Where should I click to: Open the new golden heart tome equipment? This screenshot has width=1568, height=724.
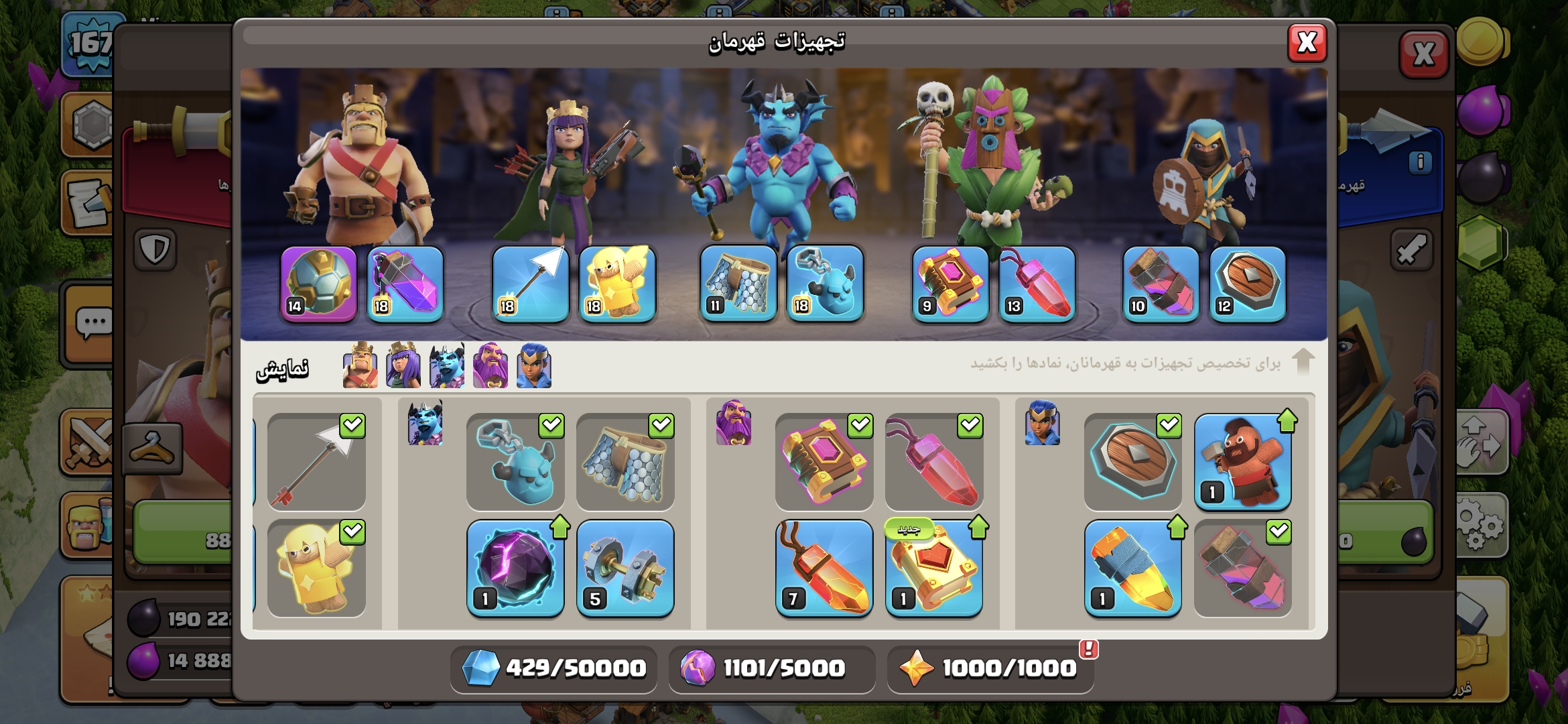934,568
